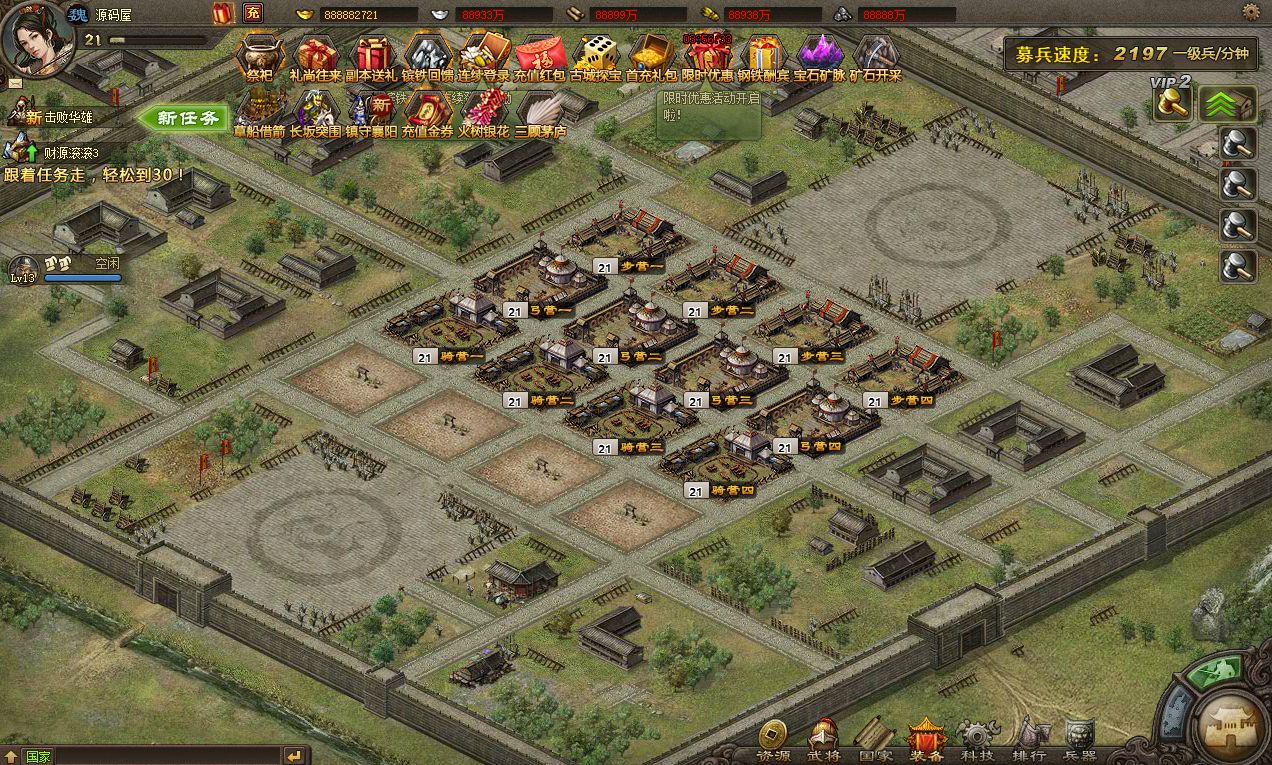Open the 武将 generals menu

[x=824, y=740]
